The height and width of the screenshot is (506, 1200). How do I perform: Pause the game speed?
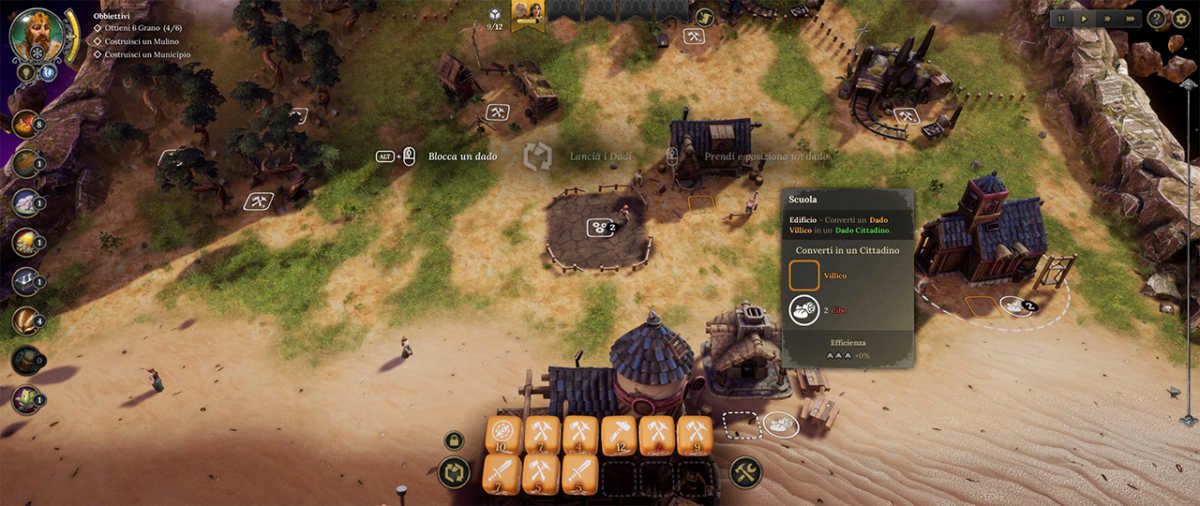pyautogui.click(x=1061, y=18)
